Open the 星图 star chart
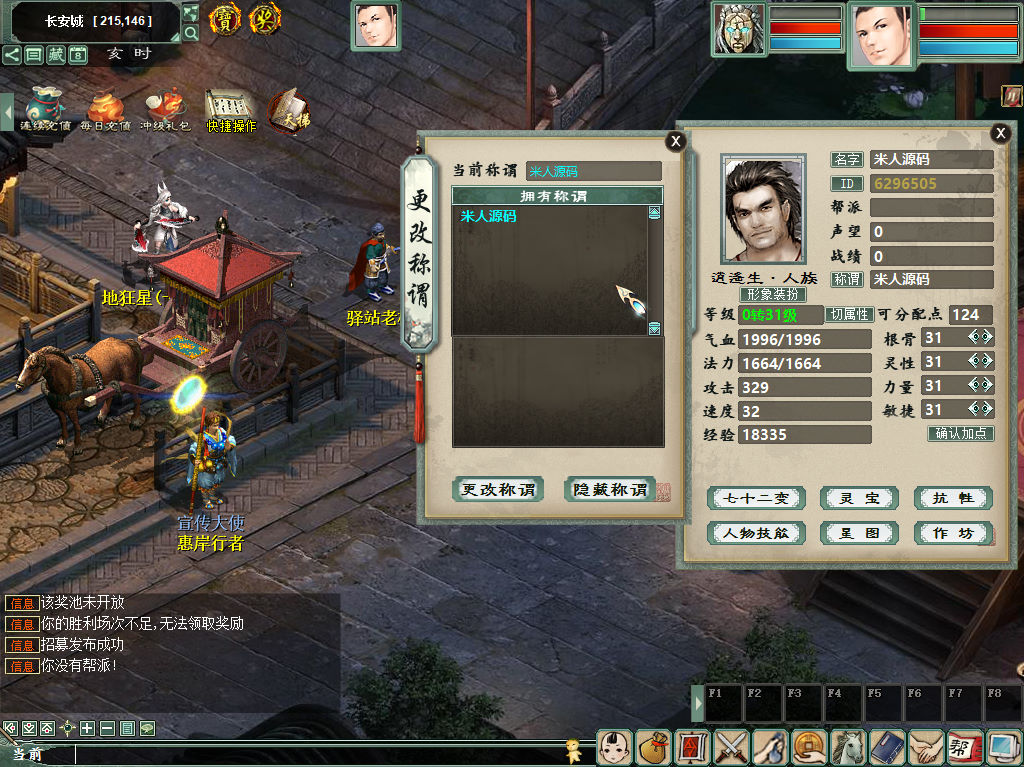This screenshot has height=767, width=1024. click(859, 533)
